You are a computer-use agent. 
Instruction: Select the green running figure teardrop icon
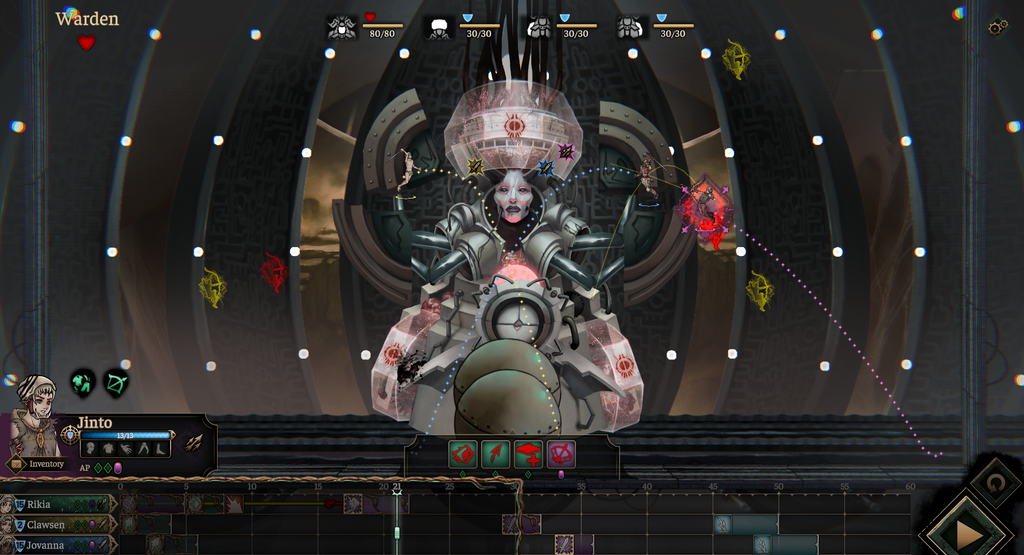[83, 382]
